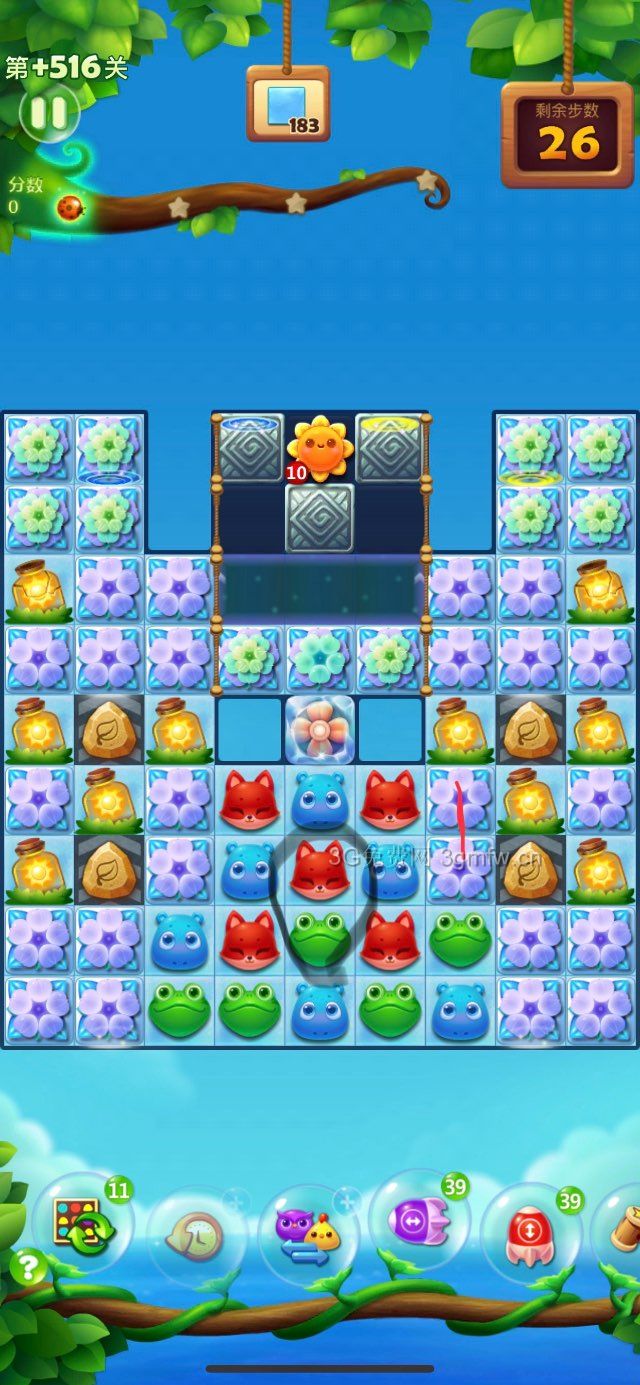Select the owl and chick swap booster

pyautogui.click(x=307, y=1237)
